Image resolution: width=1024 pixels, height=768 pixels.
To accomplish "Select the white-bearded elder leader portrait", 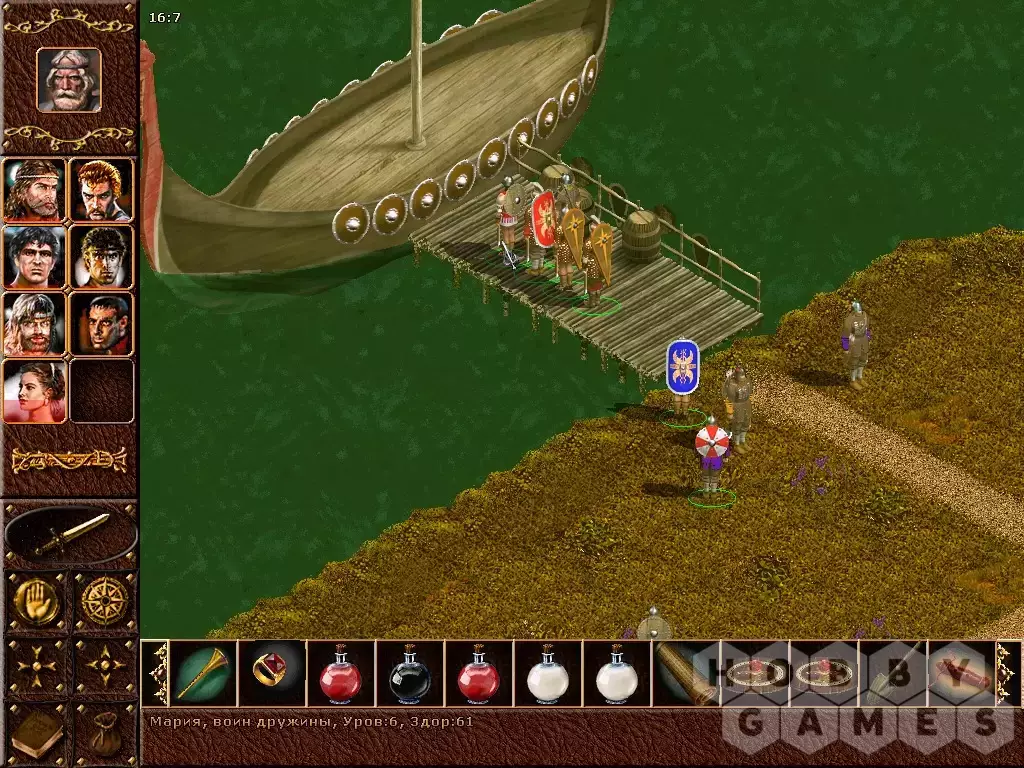I will [x=69, y=80].
